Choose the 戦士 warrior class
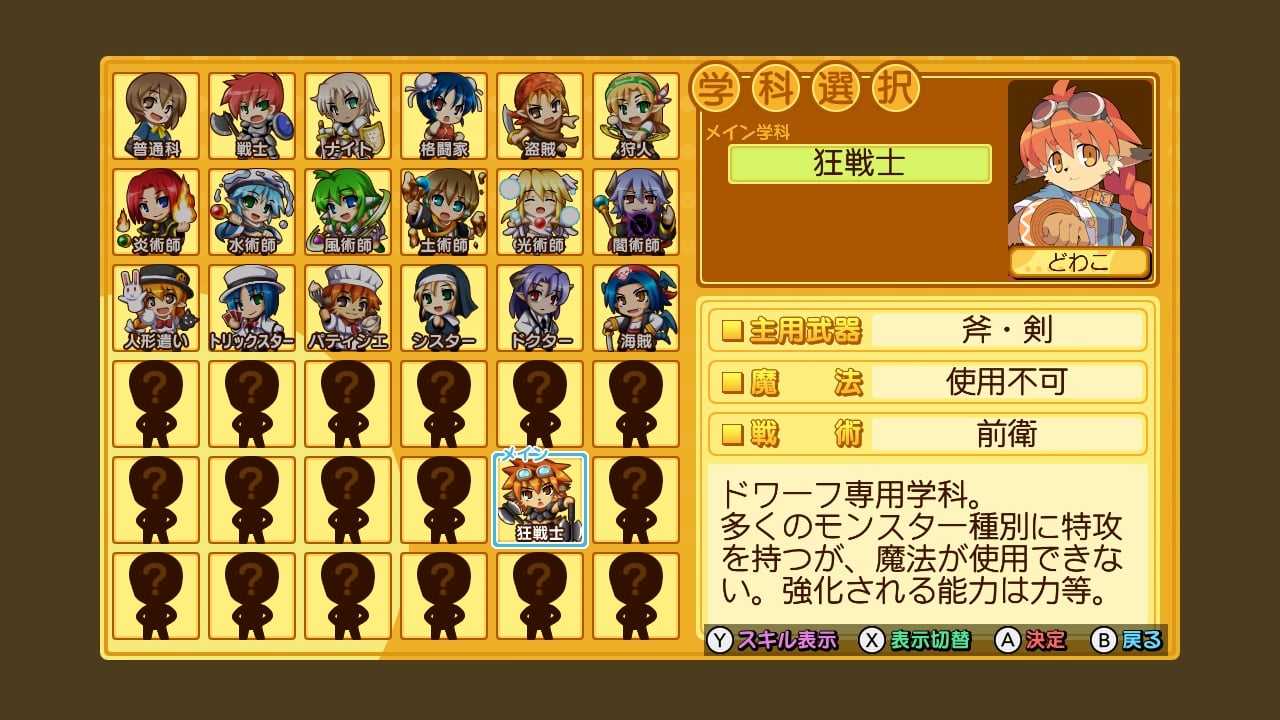The image size is (1280, 720). (x=252, y=116)
